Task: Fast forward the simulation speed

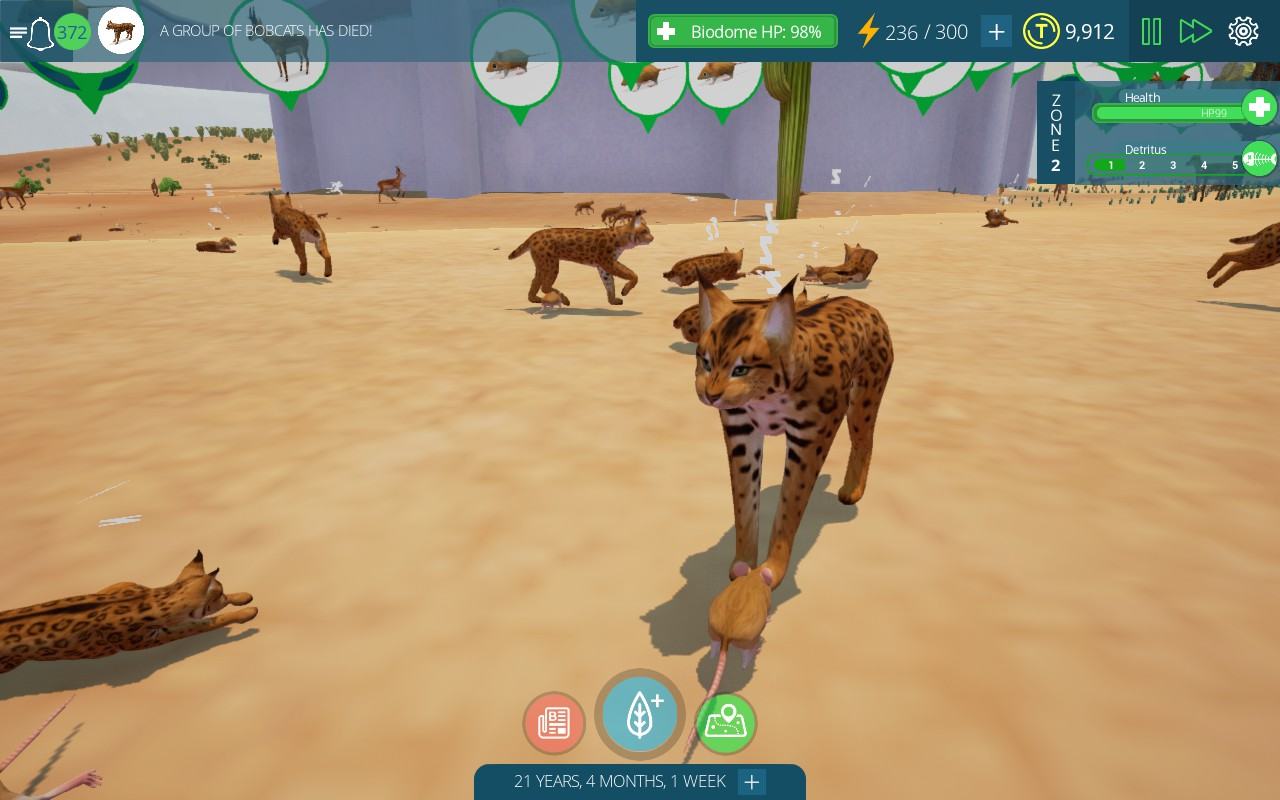Action: pos(1195,32)
